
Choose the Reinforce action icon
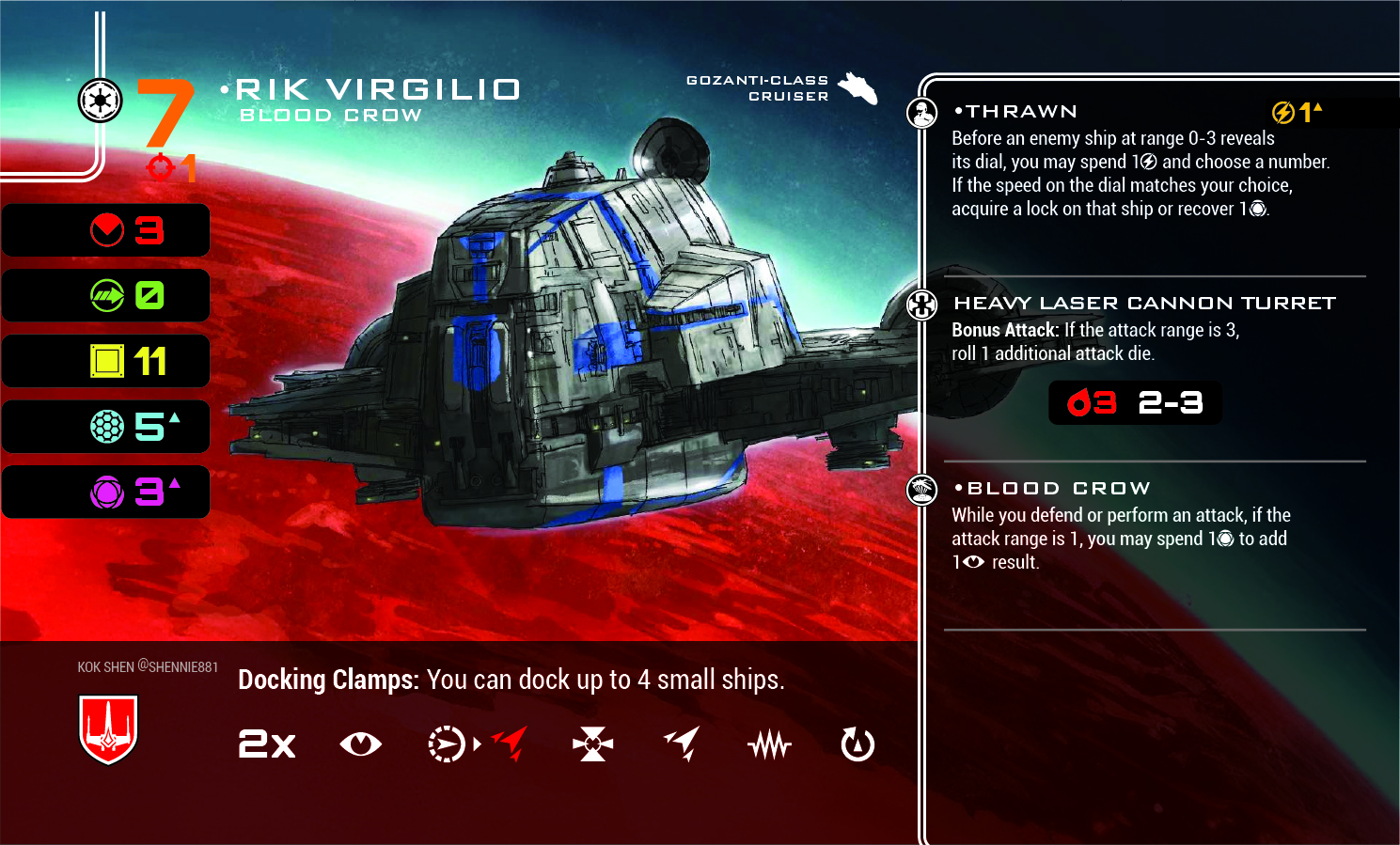pyautogui.click(x=592, y=744)
